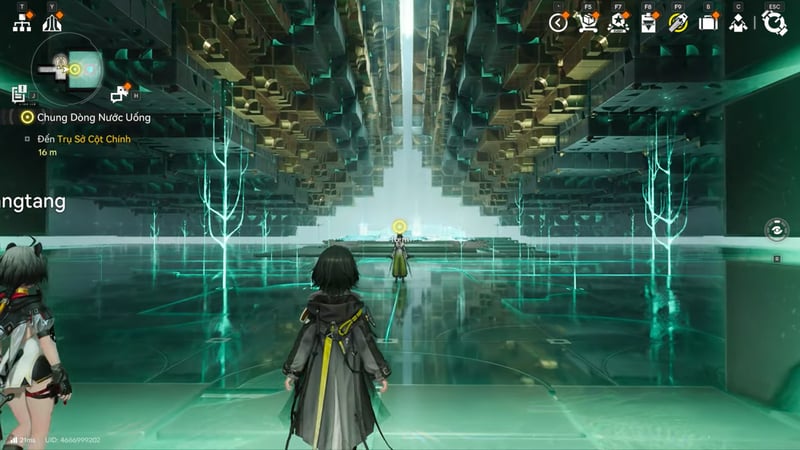Toggle the eye scan mode button
The height and width of the screenshot is (450, 800).
tap(776, 229)
